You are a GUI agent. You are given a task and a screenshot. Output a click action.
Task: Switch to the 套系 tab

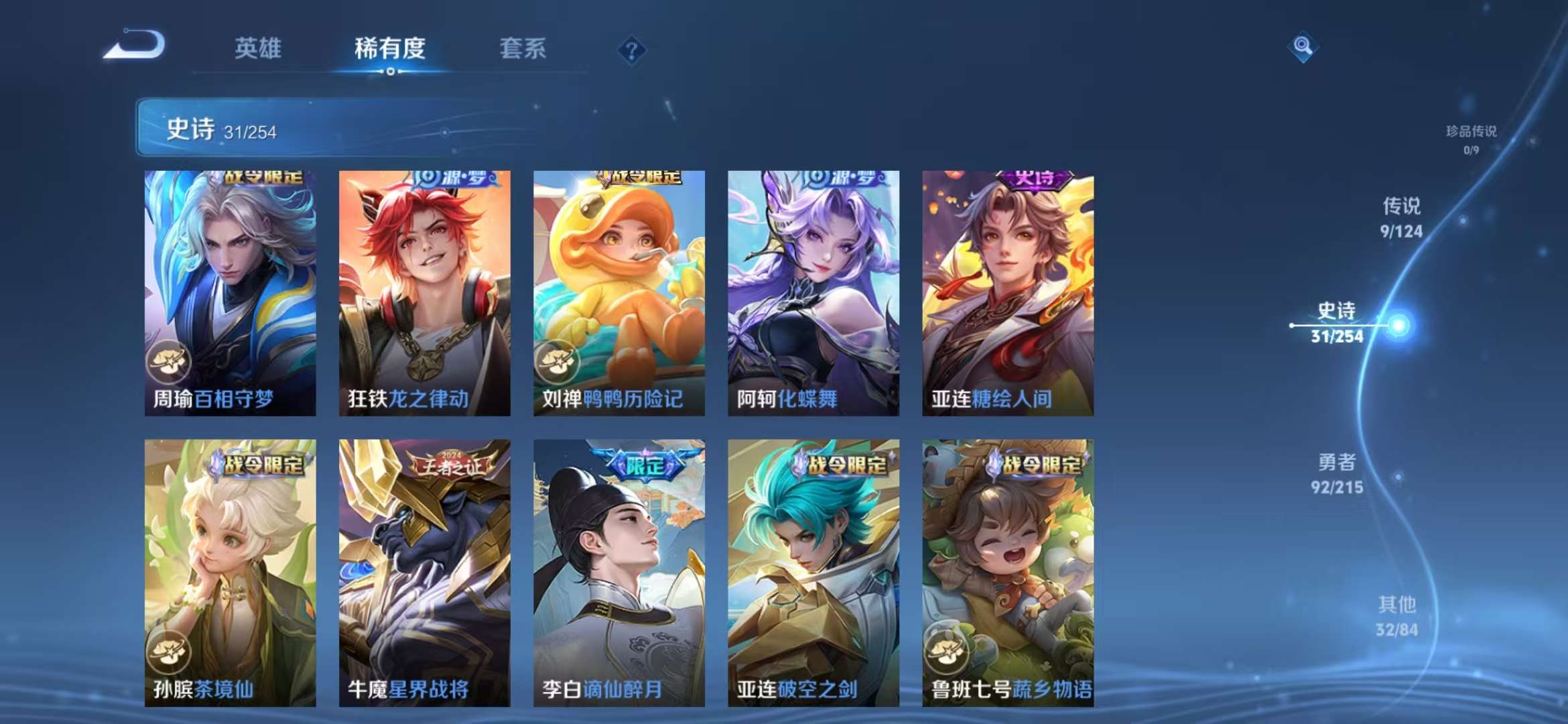pos(522,49)
